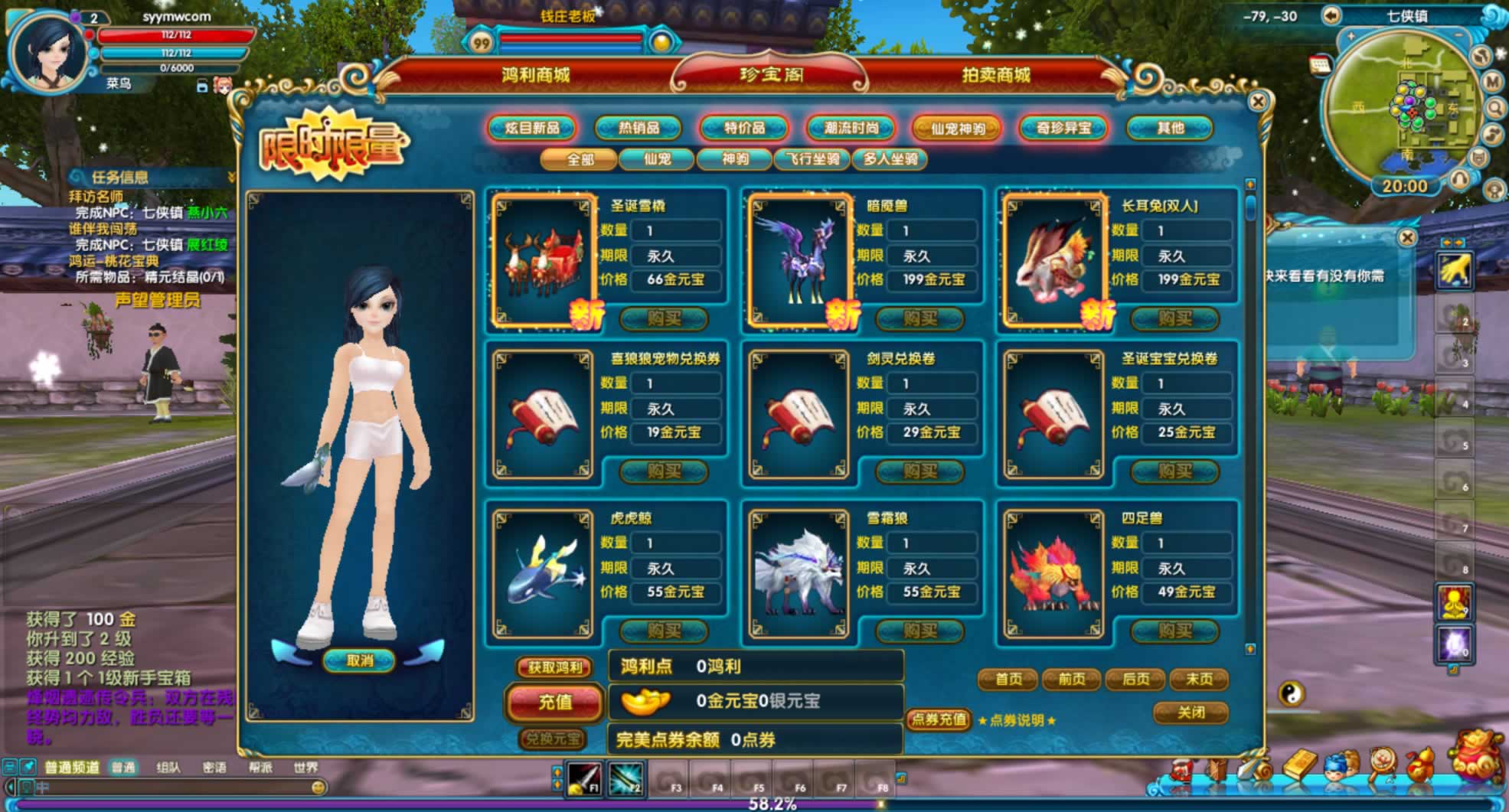Screen dimensions: 1509x812
Task: Click the 获取鸿利 button
Action: [554, 667]
